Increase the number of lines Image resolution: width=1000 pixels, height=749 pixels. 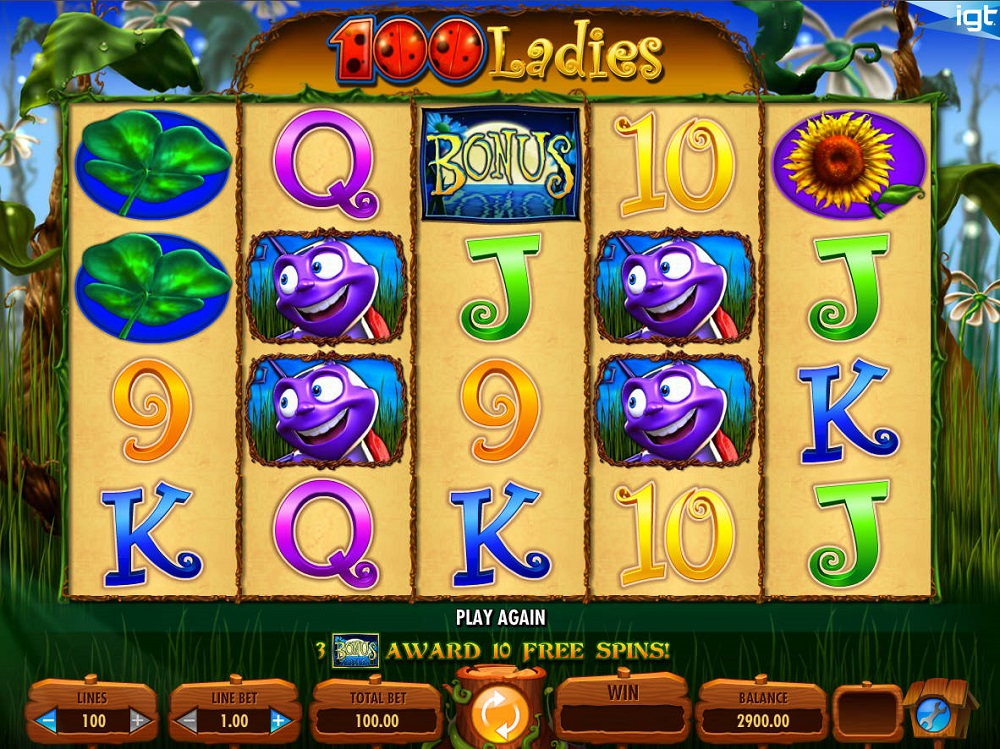tap(139, 719)
